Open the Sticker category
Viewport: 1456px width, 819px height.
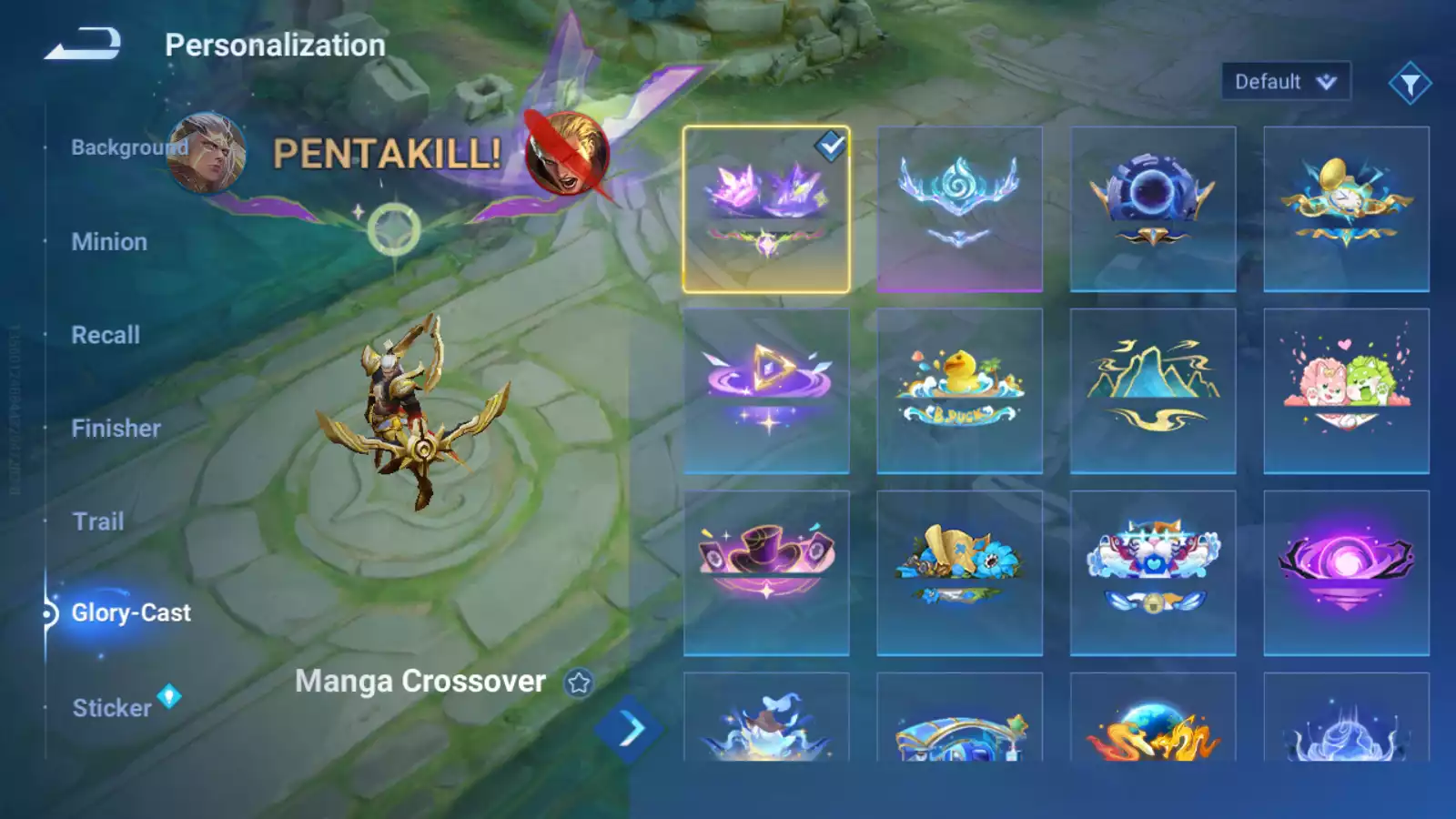tap(112, 708)
